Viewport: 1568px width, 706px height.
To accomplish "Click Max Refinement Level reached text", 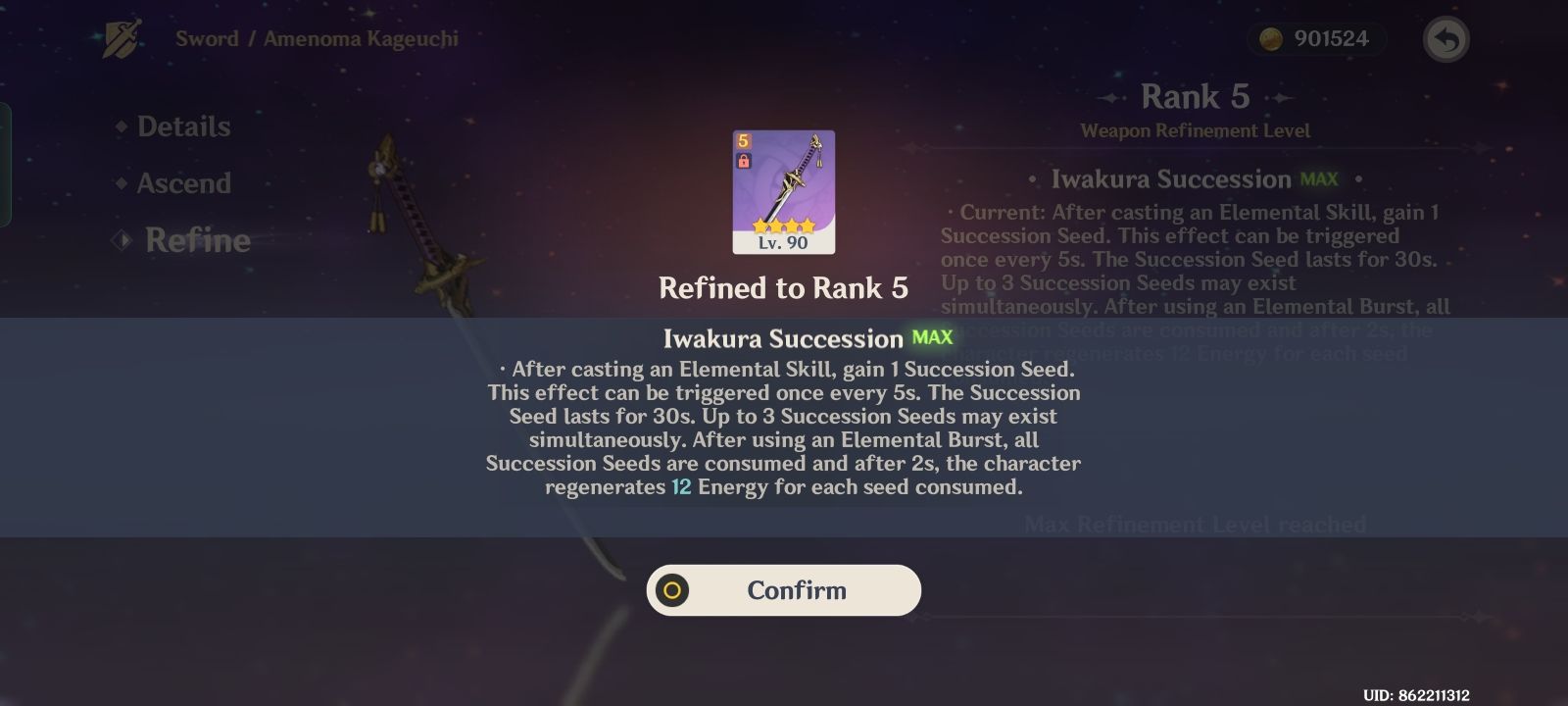I will point(1195,525).
